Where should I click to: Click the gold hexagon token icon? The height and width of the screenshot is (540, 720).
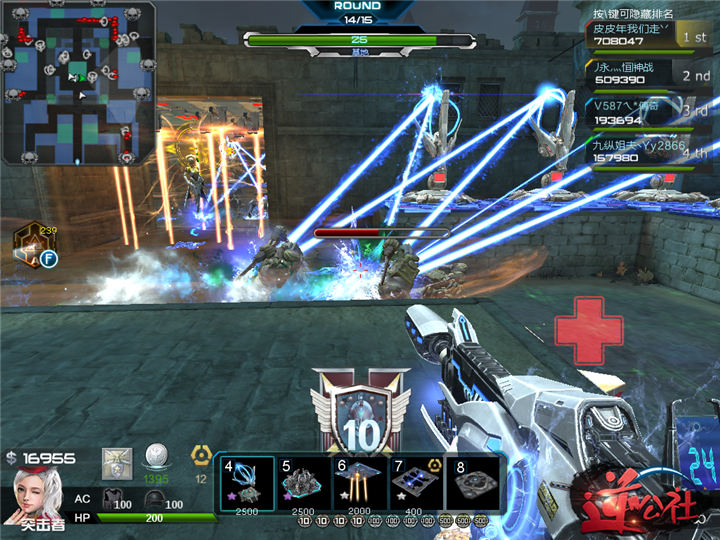tap(201, 457)
